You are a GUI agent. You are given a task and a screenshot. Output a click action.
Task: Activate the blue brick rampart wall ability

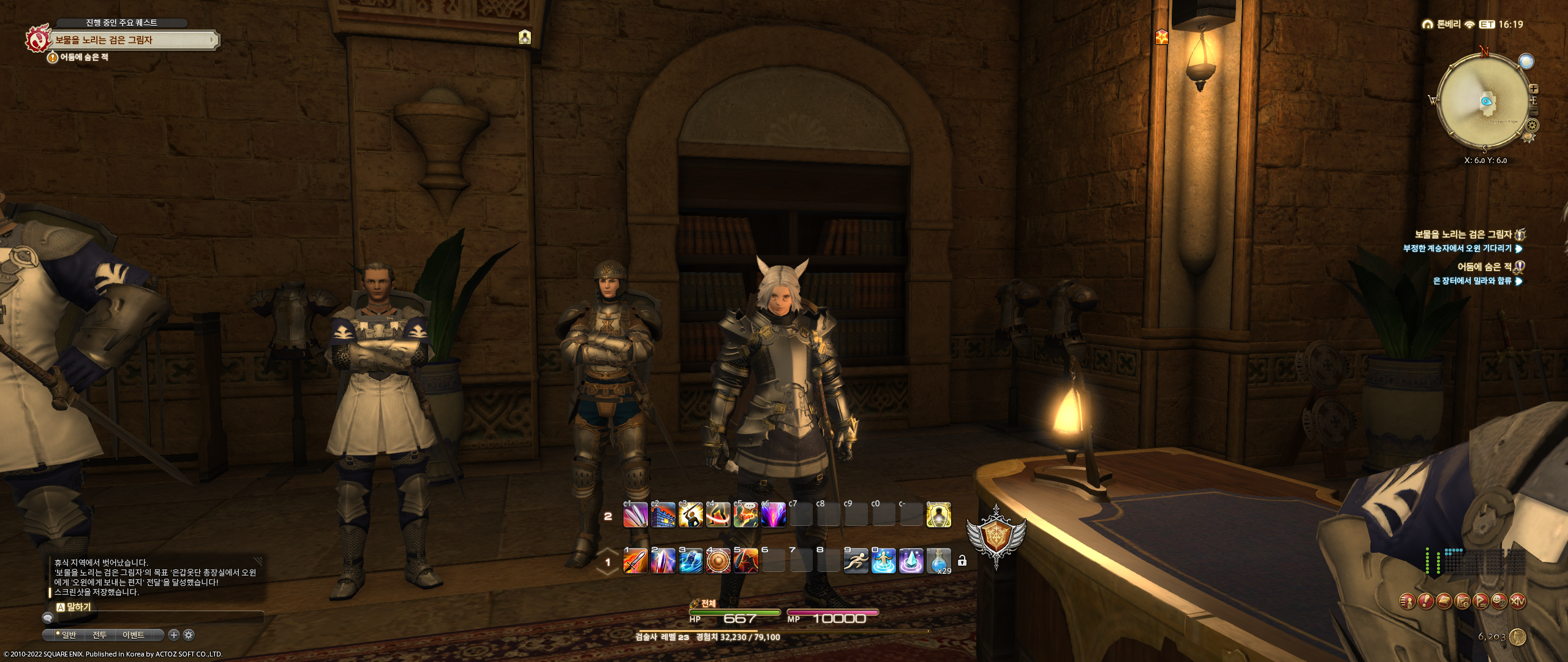(x=663, y=515)
